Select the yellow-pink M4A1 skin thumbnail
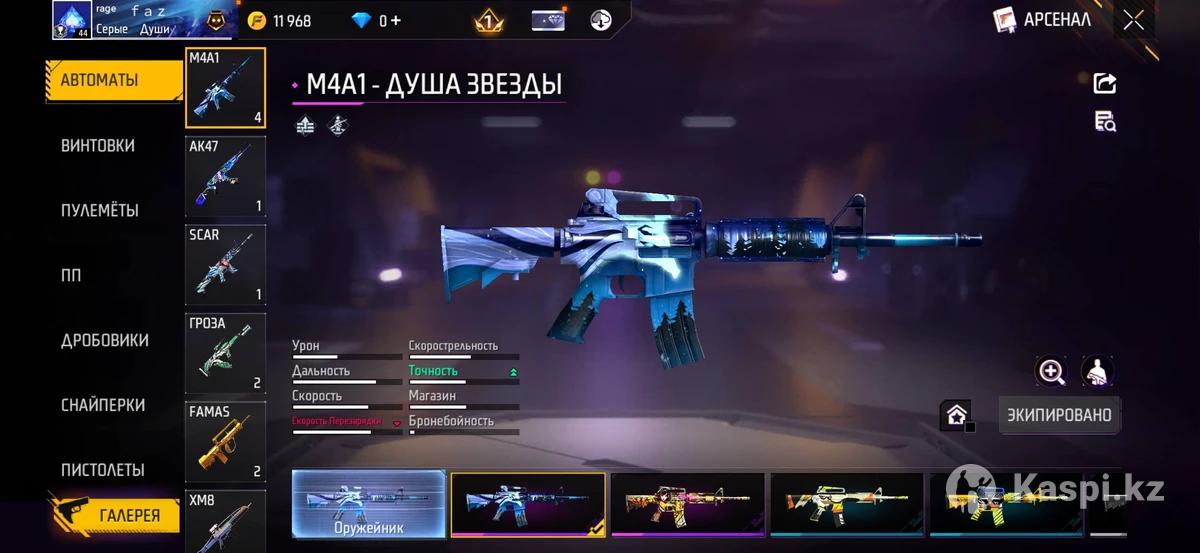This screenshot has width=1200, height=553. pyautogui.click(x=688, y=504)
